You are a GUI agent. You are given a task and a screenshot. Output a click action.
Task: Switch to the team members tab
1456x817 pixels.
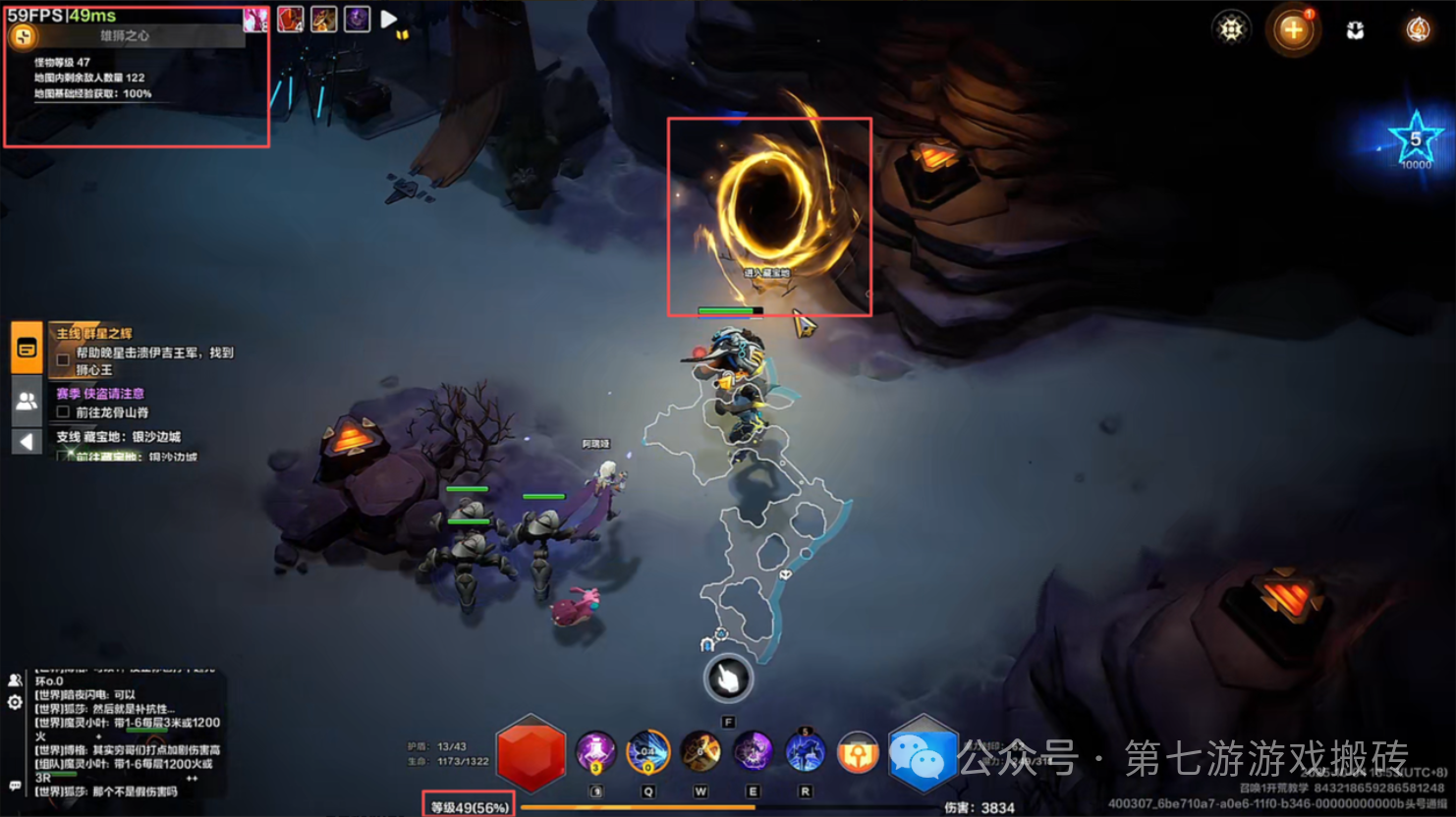click(27, 401)
